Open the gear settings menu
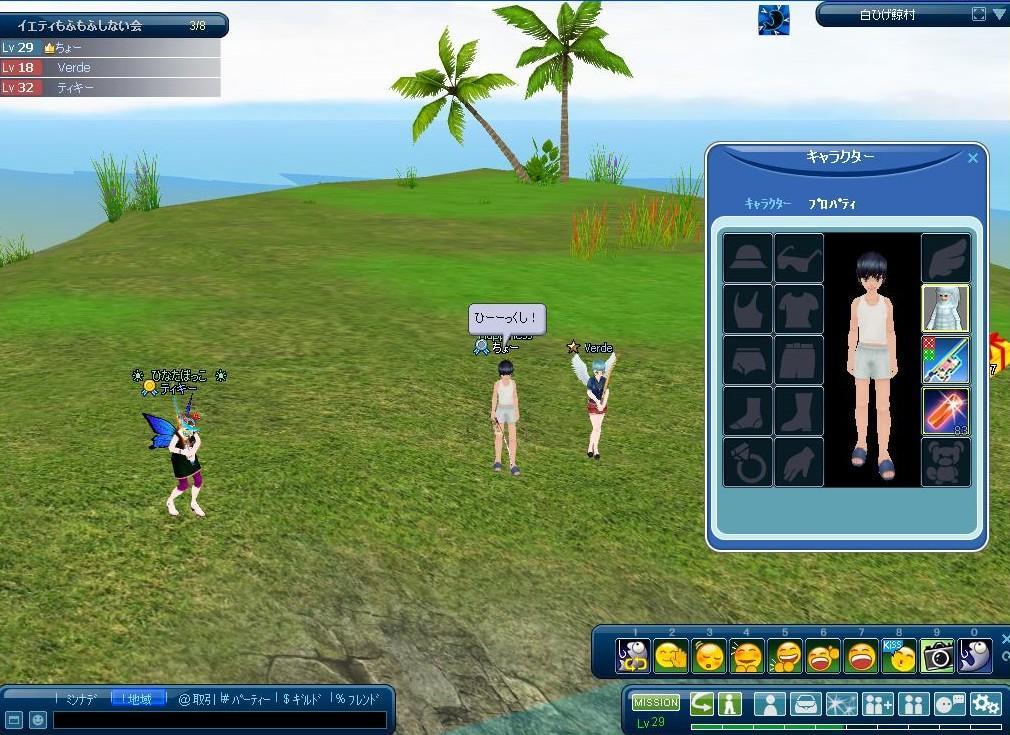 pyautogui.click(x=985, y=704)
